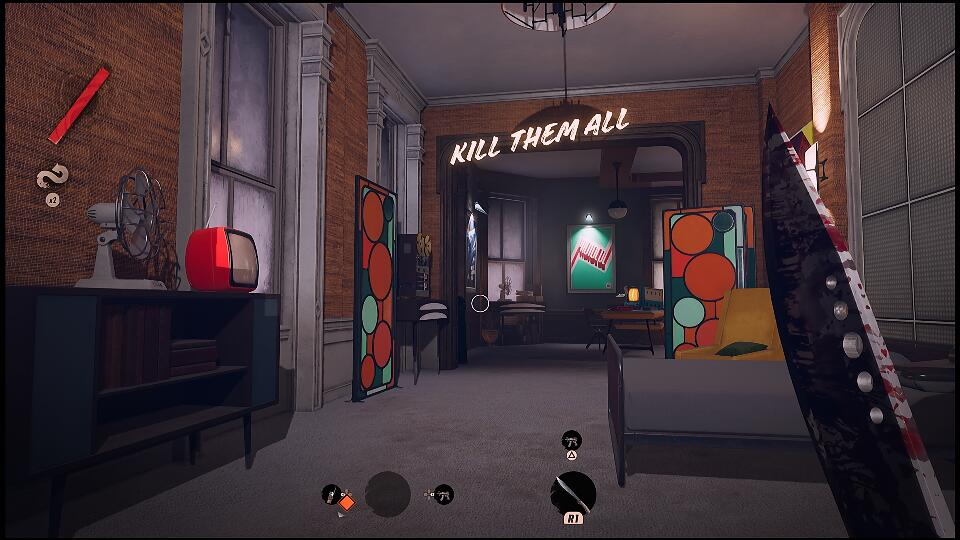Image resolution: width=960 pixels, height=540 pixels.
Task: Click the gun icon above the machete
Action: [571, 439]
